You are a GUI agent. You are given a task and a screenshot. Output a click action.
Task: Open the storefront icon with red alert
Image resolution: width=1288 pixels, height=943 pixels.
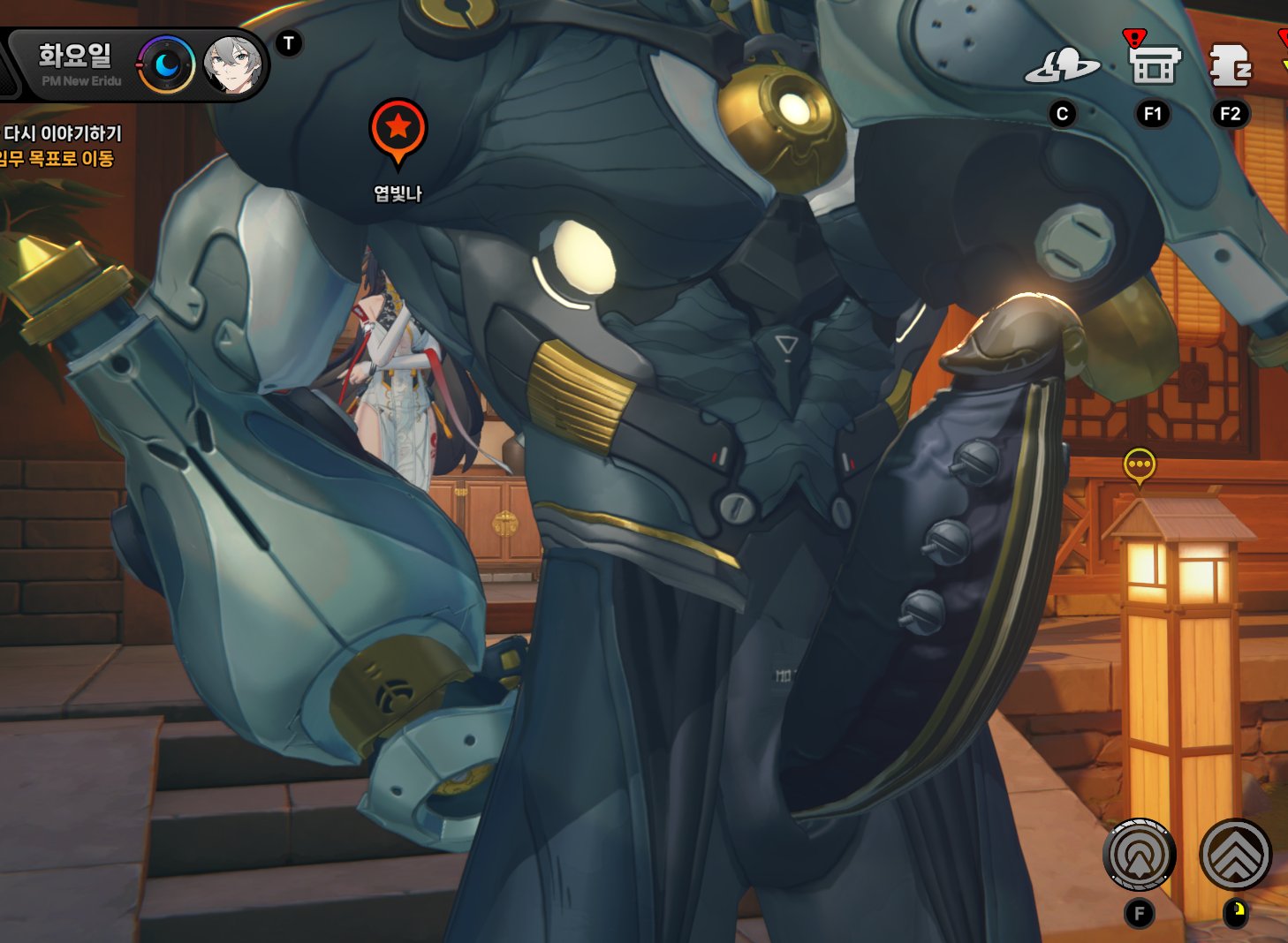(x=1153, y=64)
